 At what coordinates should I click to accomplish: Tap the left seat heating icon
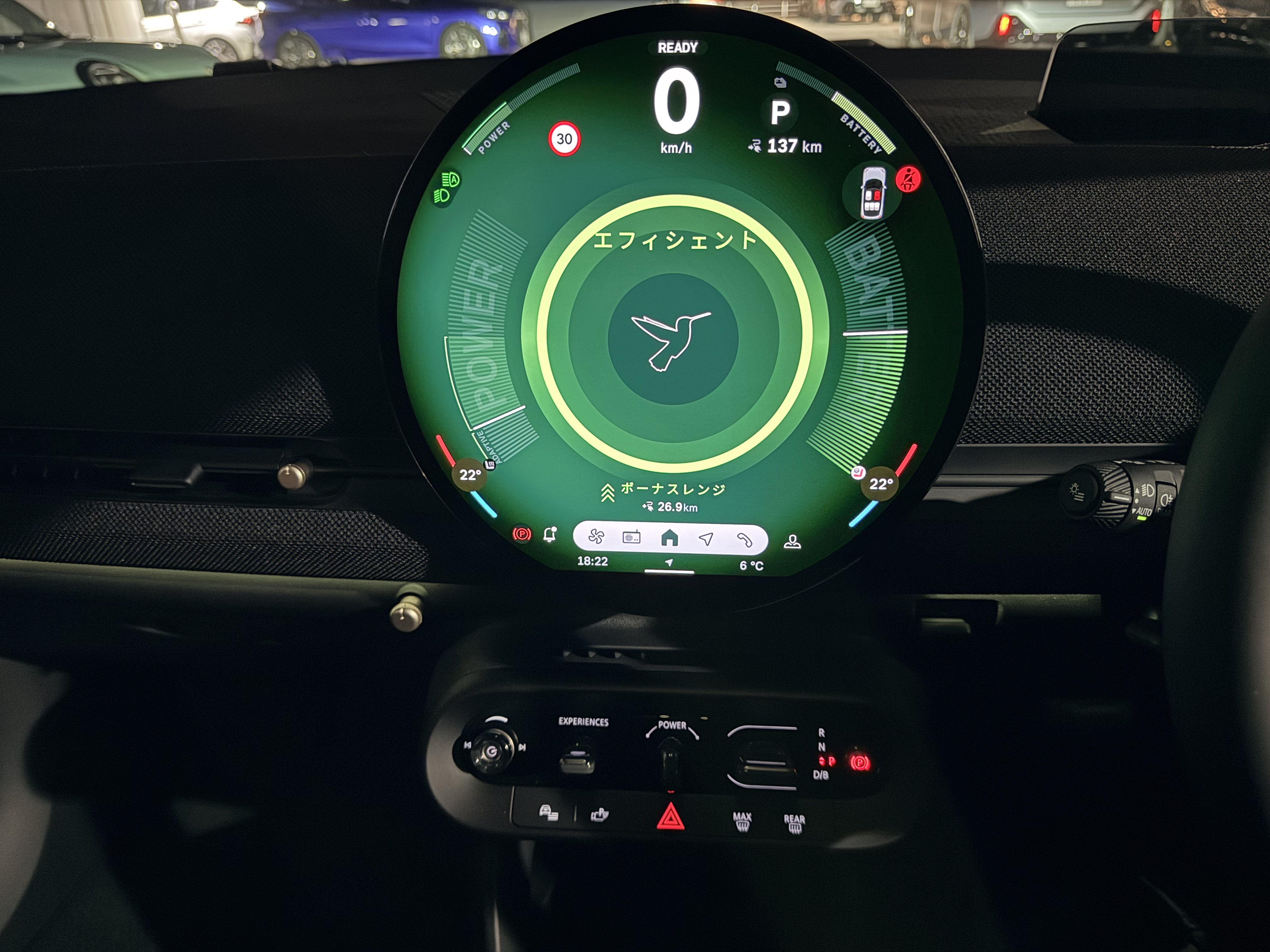coord(490,465)
